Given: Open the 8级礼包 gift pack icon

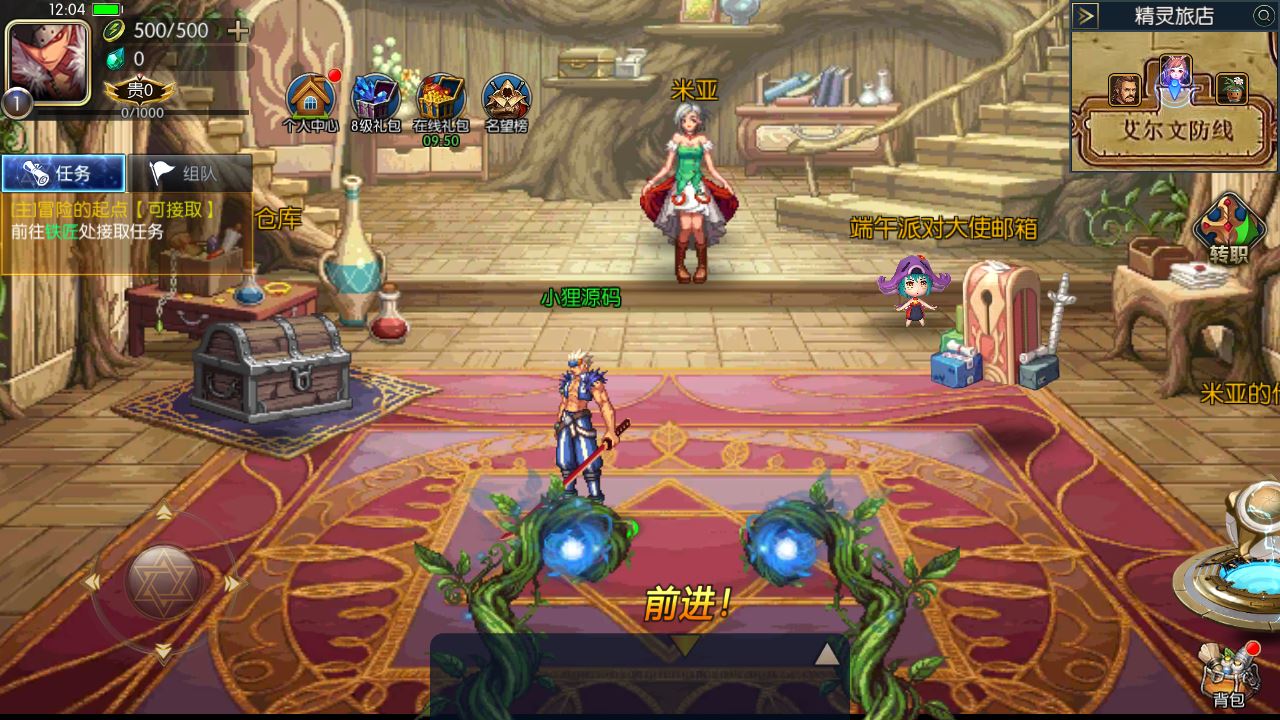Looking at the screenshot, I should tap(373, 95).
